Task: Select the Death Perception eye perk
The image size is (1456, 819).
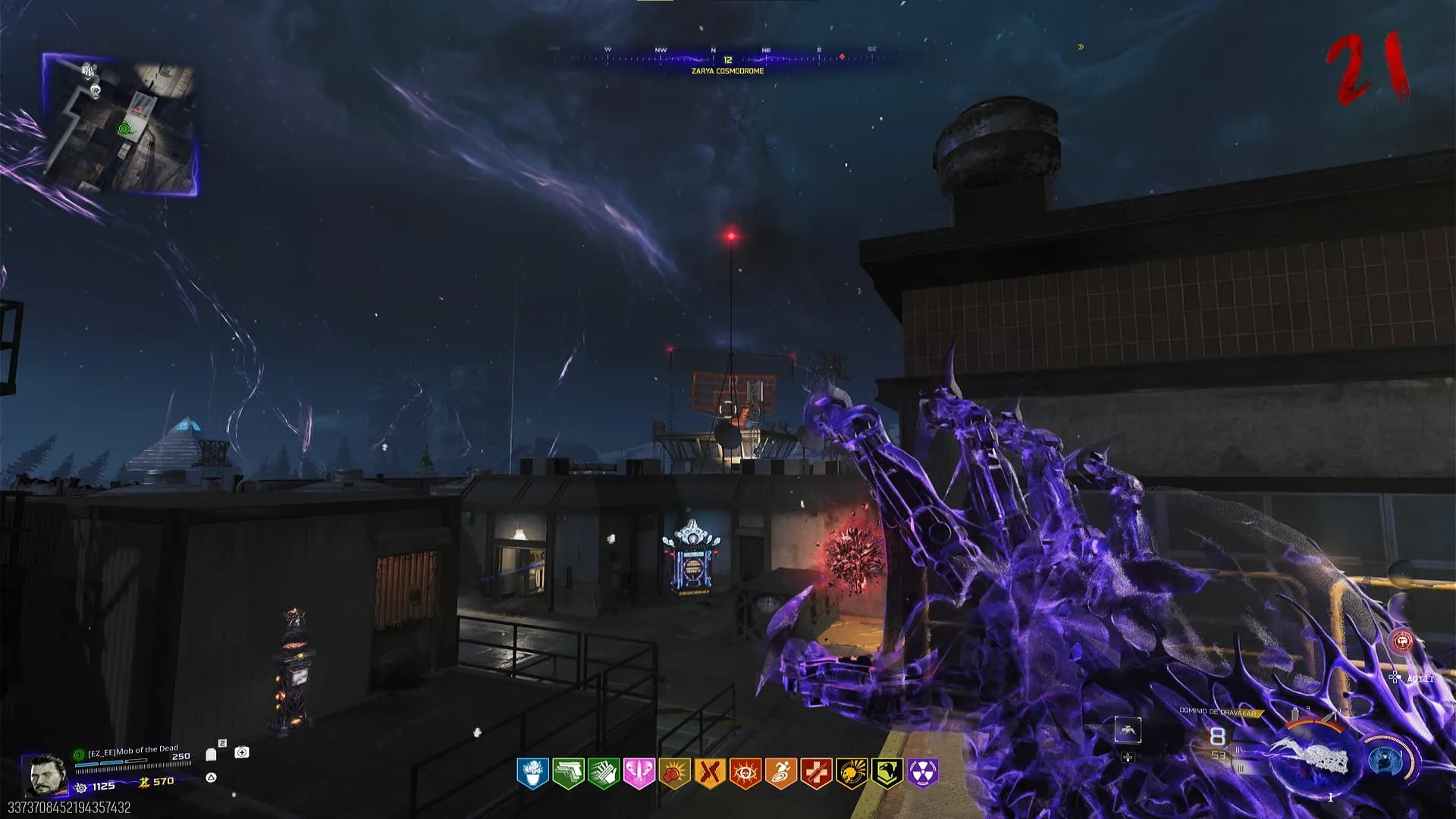Action: 745,773
